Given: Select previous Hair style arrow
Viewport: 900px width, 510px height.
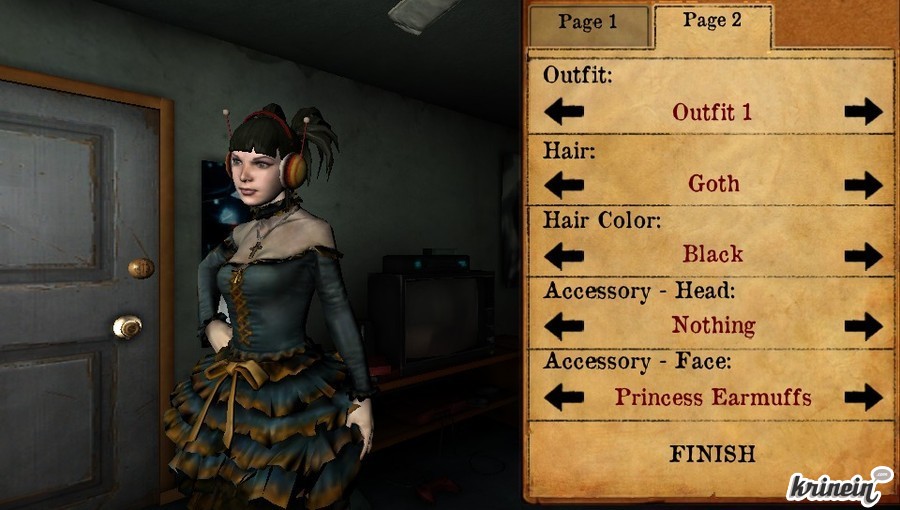Looking at the screenshot, I should point(564,184).
